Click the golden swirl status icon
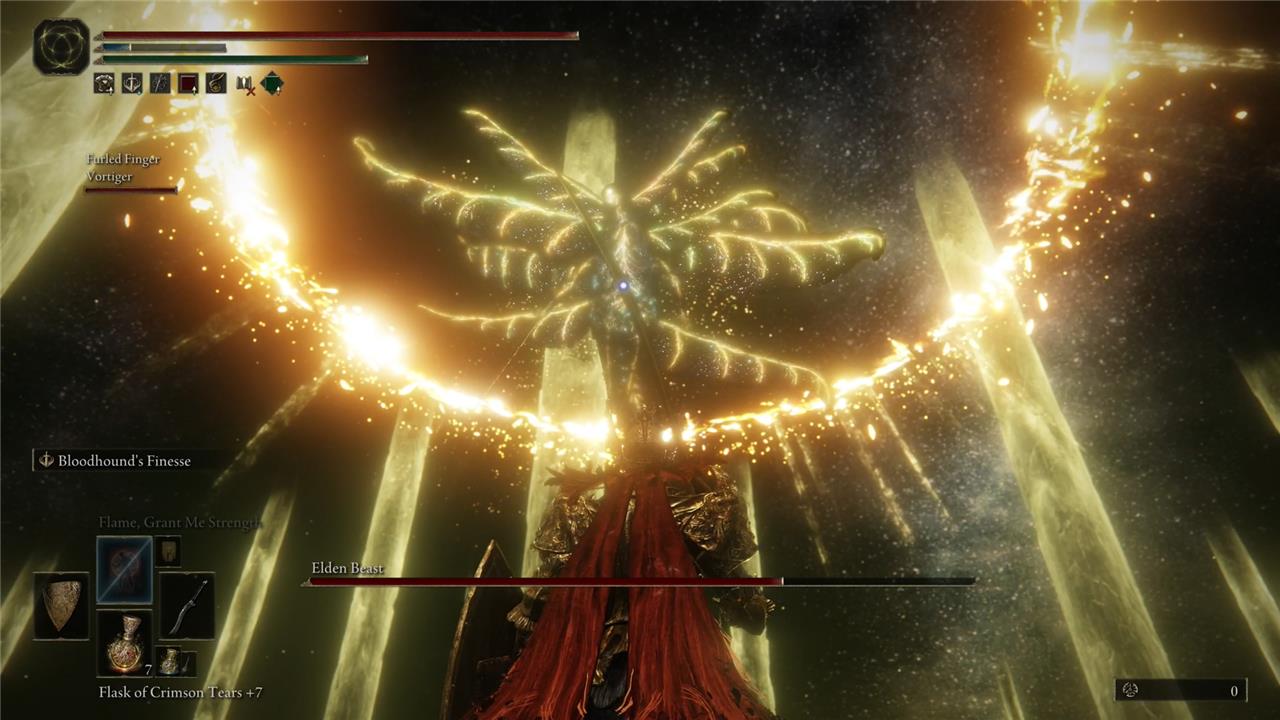1280x720 pixels. point(216,84)
